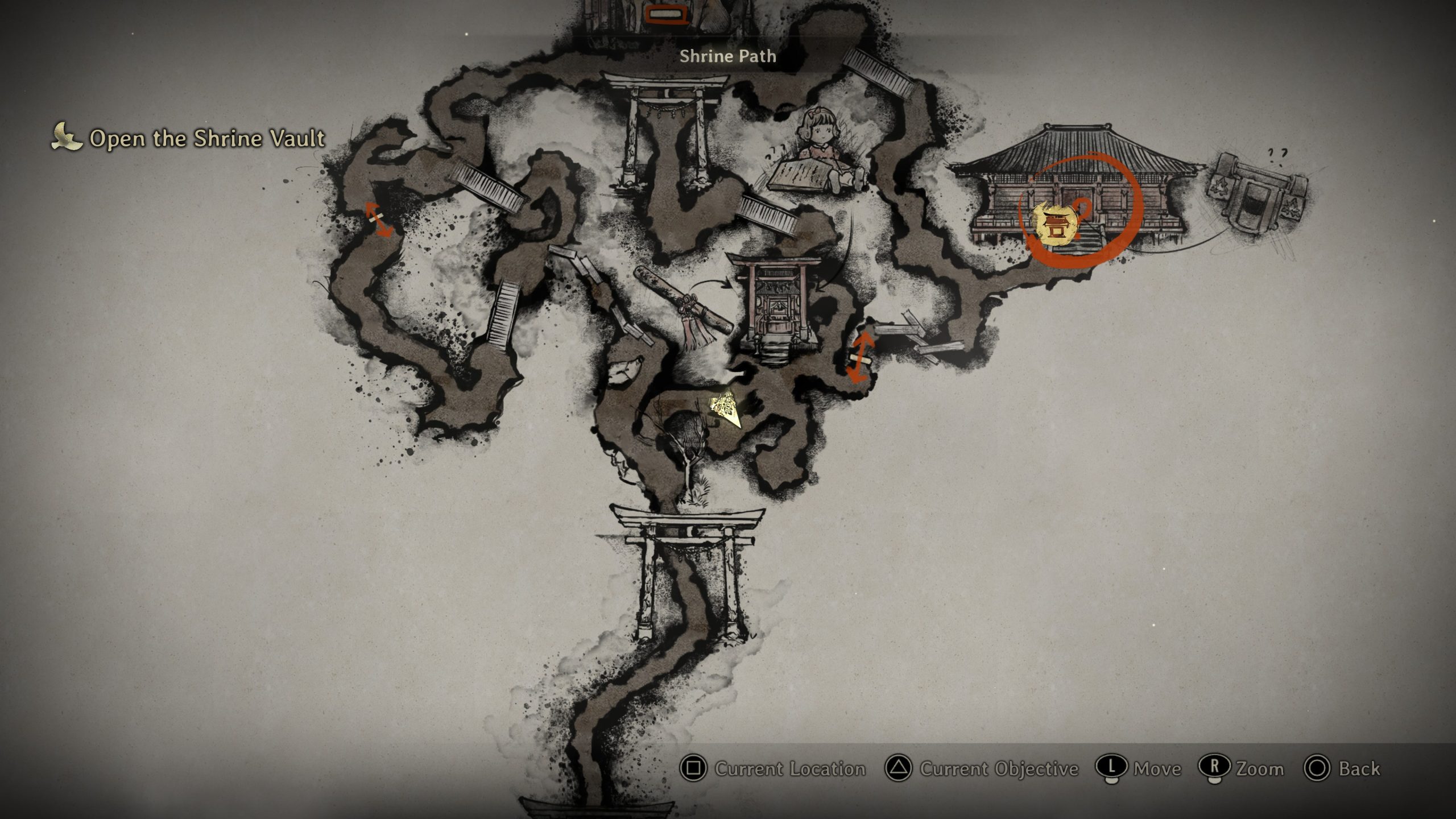Click the gold shrine objective marker
The width and height of the screenshot is (1456, 819).
1056,224
